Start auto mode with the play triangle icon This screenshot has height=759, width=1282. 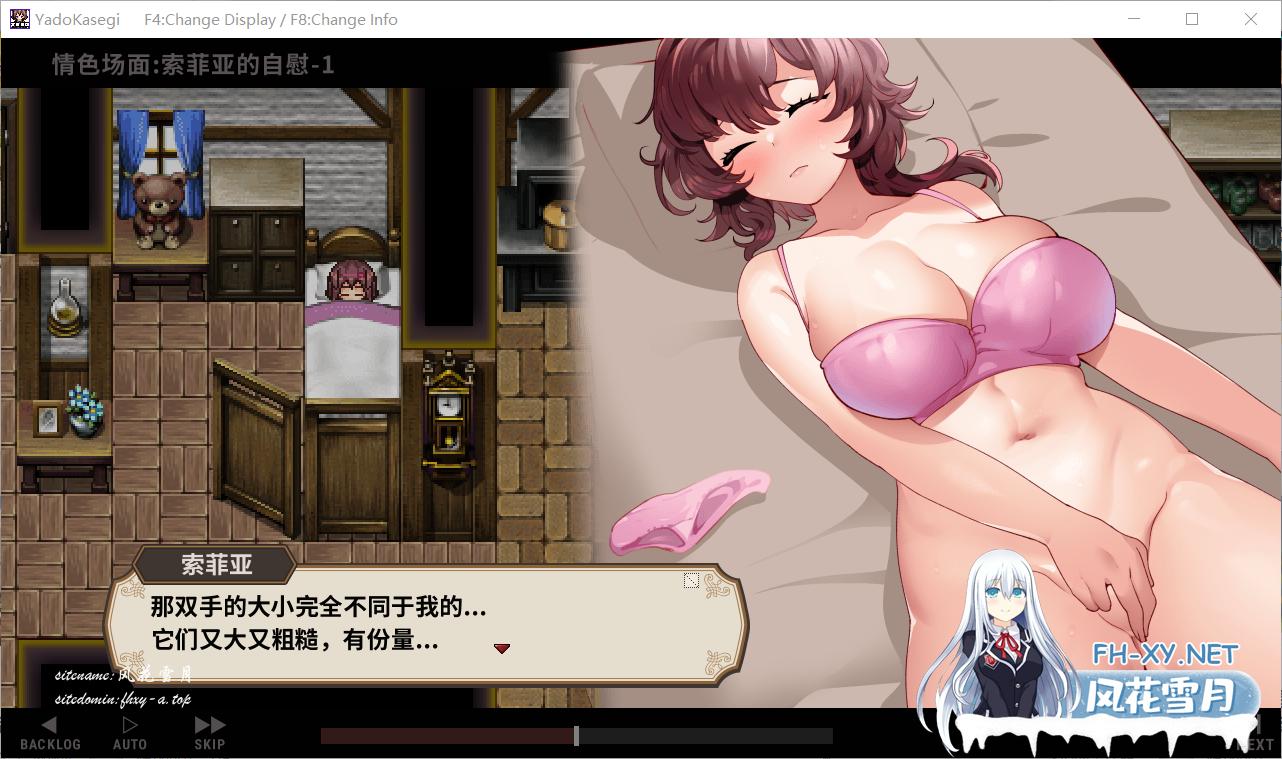[128, 723]
